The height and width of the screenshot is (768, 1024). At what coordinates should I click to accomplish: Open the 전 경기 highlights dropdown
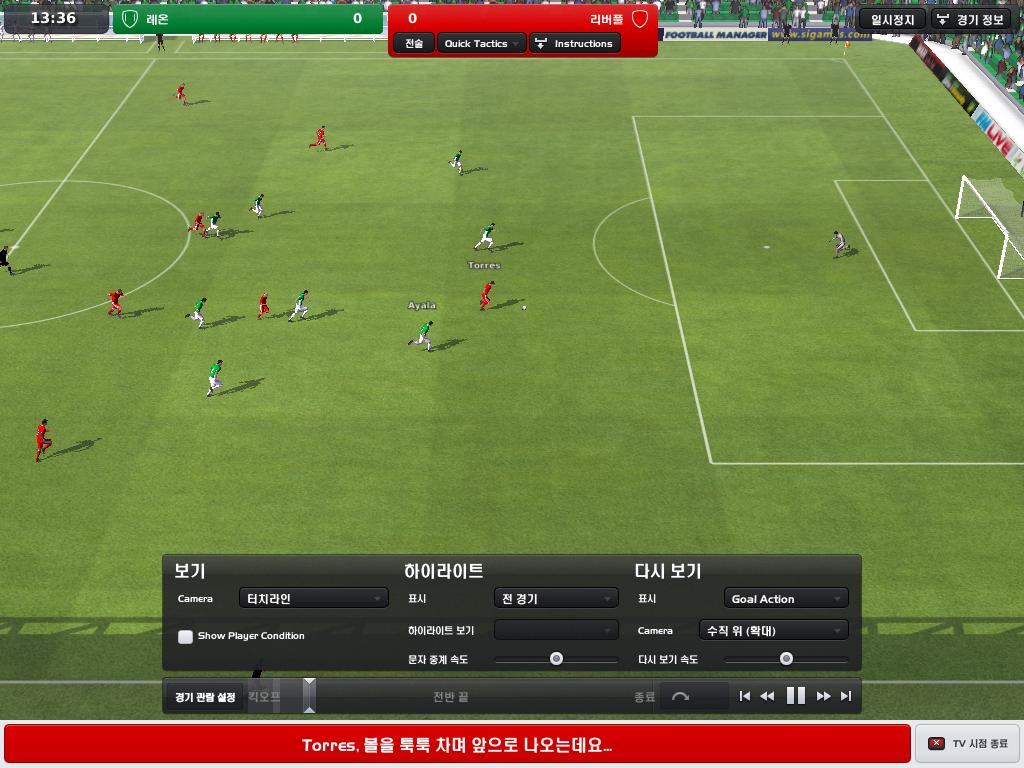click(x=556, y=598)
